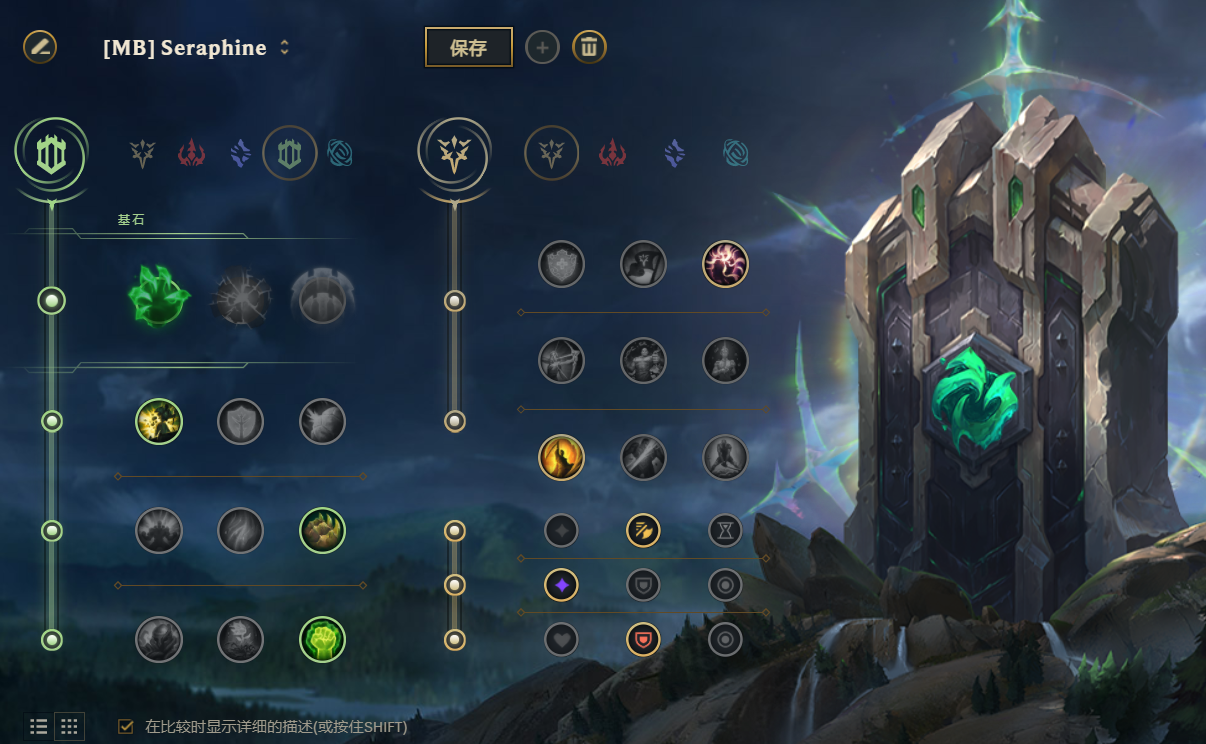Choose the teal Inspiration secondary path icon
The image size is (1206, 744).
(736, 153)
